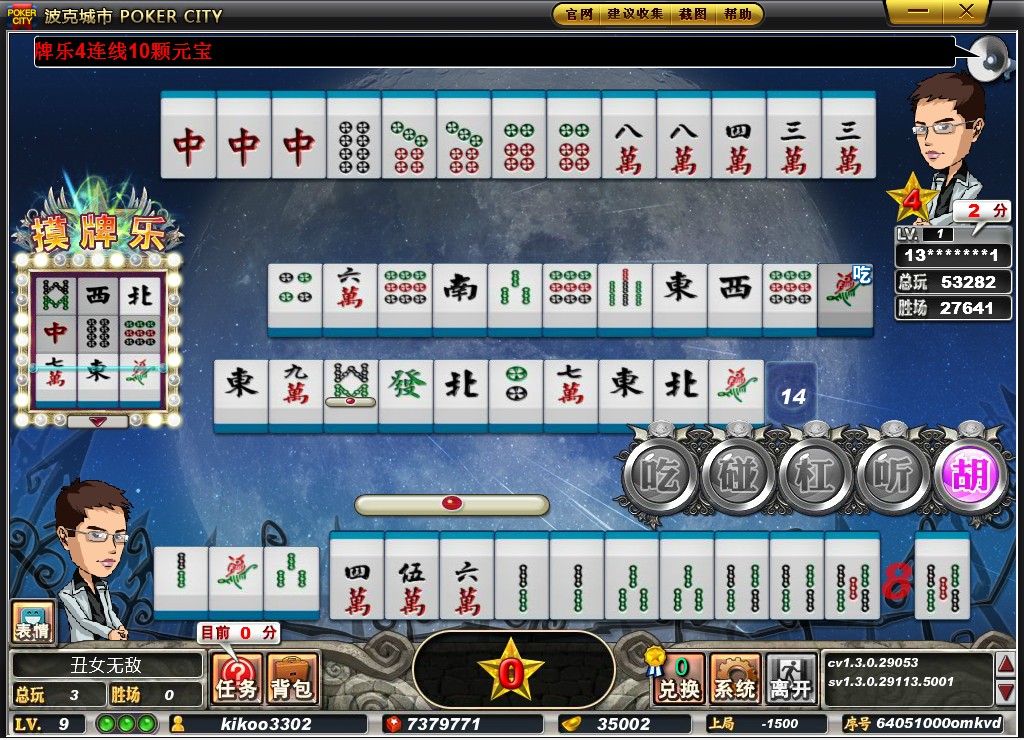Toggle the sound speaker icon
Image resolution: width=1024 pixels, height=740 pixels.
(x=988, y=60)
